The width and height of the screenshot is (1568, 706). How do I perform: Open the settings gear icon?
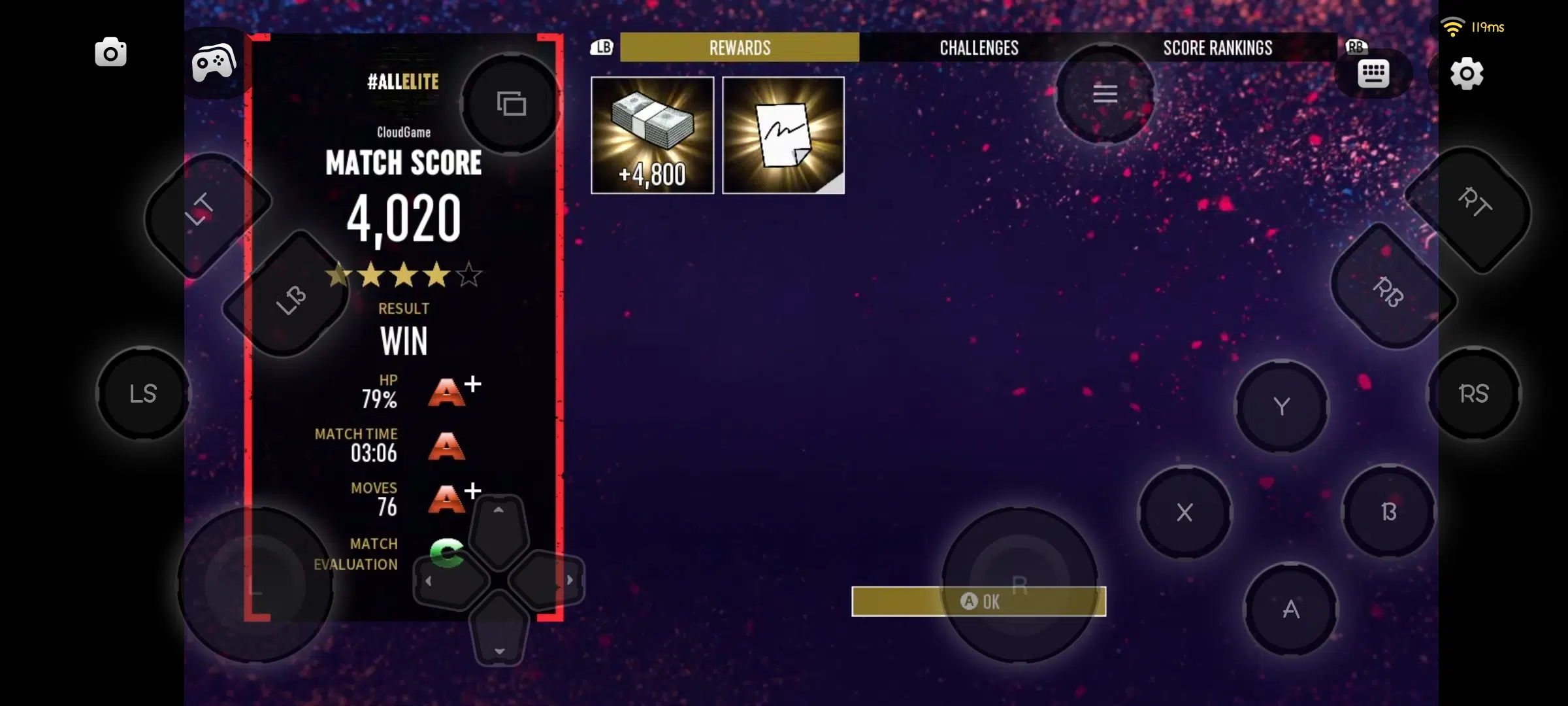click(1467, 74)
